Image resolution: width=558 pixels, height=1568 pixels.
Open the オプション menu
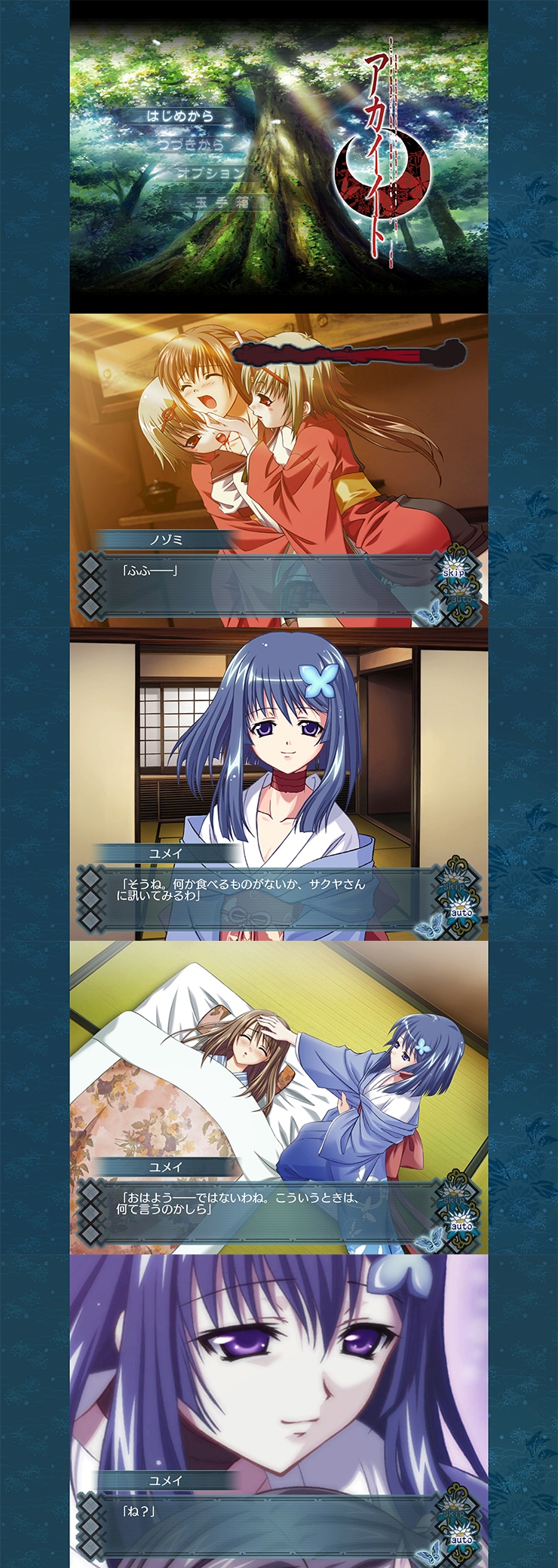point(210,173)
